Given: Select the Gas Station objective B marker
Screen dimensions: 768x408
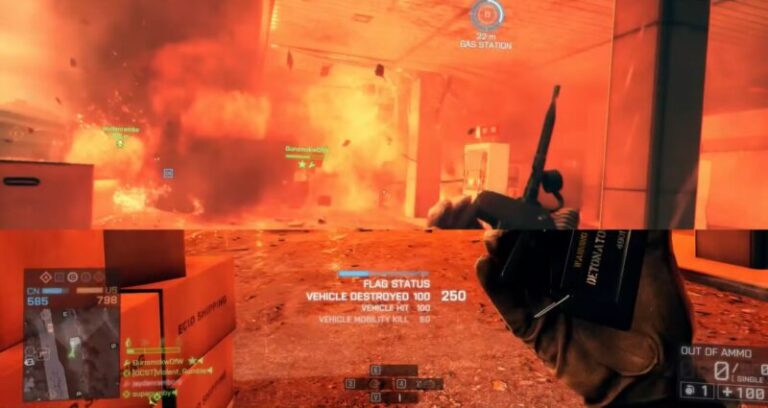Looking at the screenshot, I should [486, 14].
